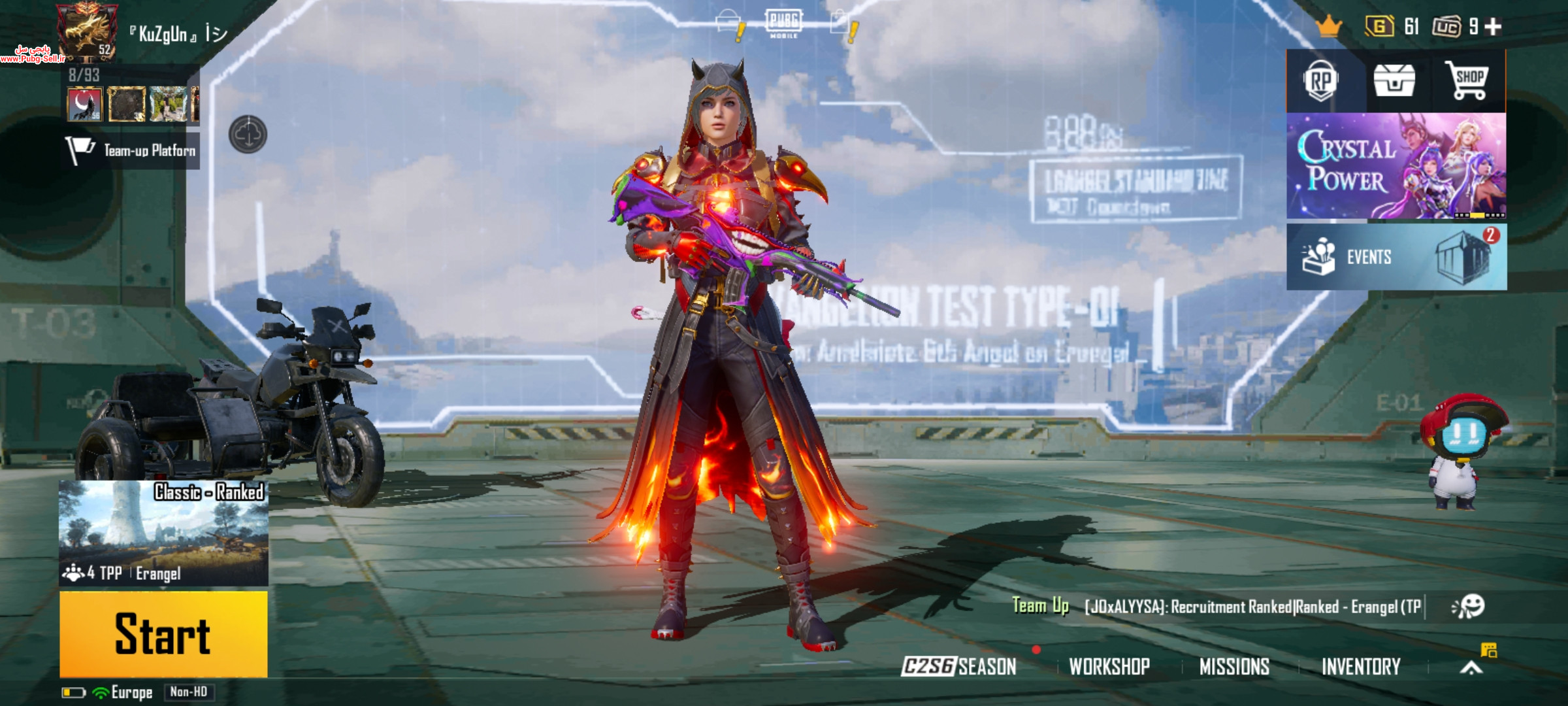Expand the bottom menu arrow
1568x706 pixels.
point(1471,667)
